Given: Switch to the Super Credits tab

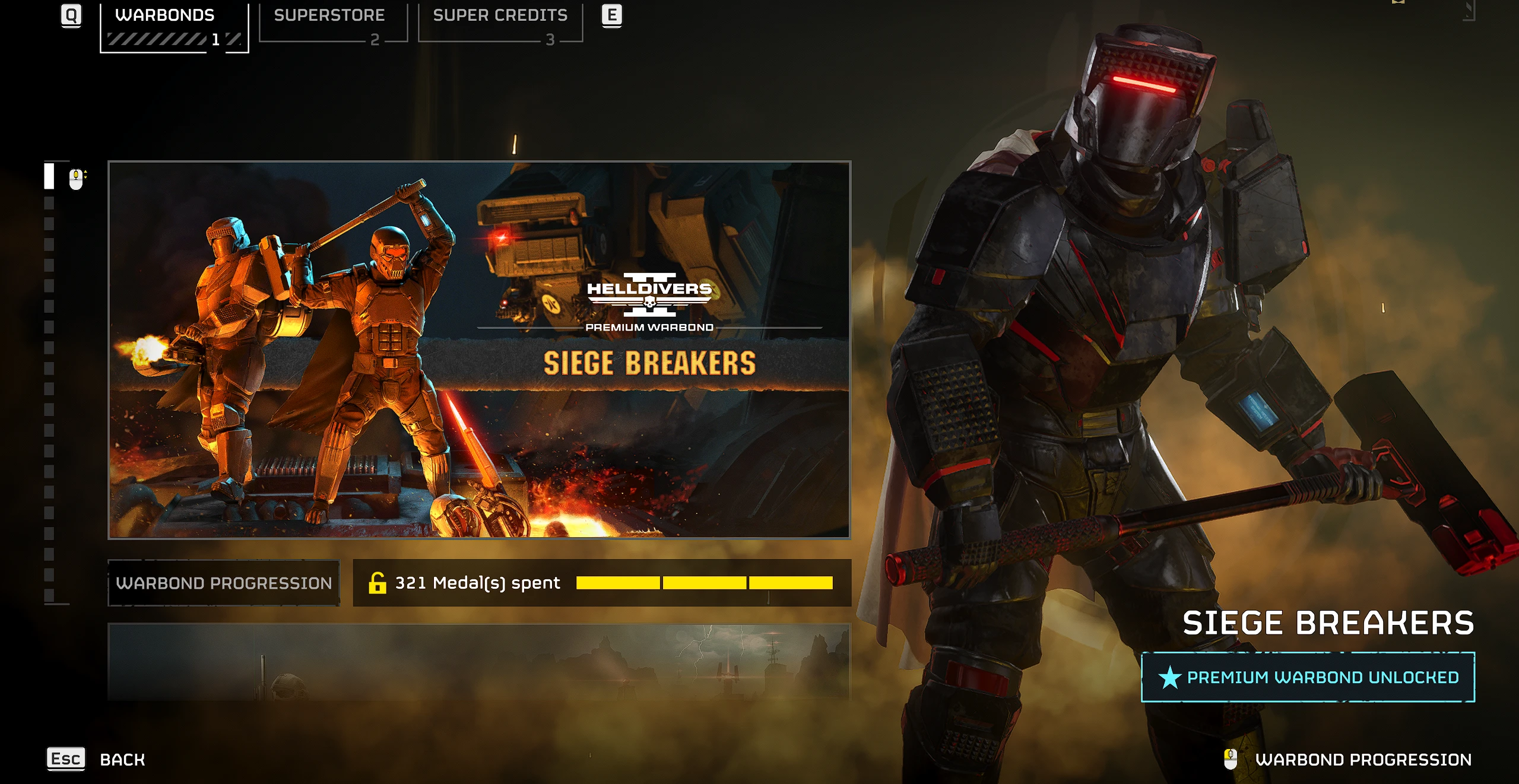Looking at the screenshot, I should [499, 15].
